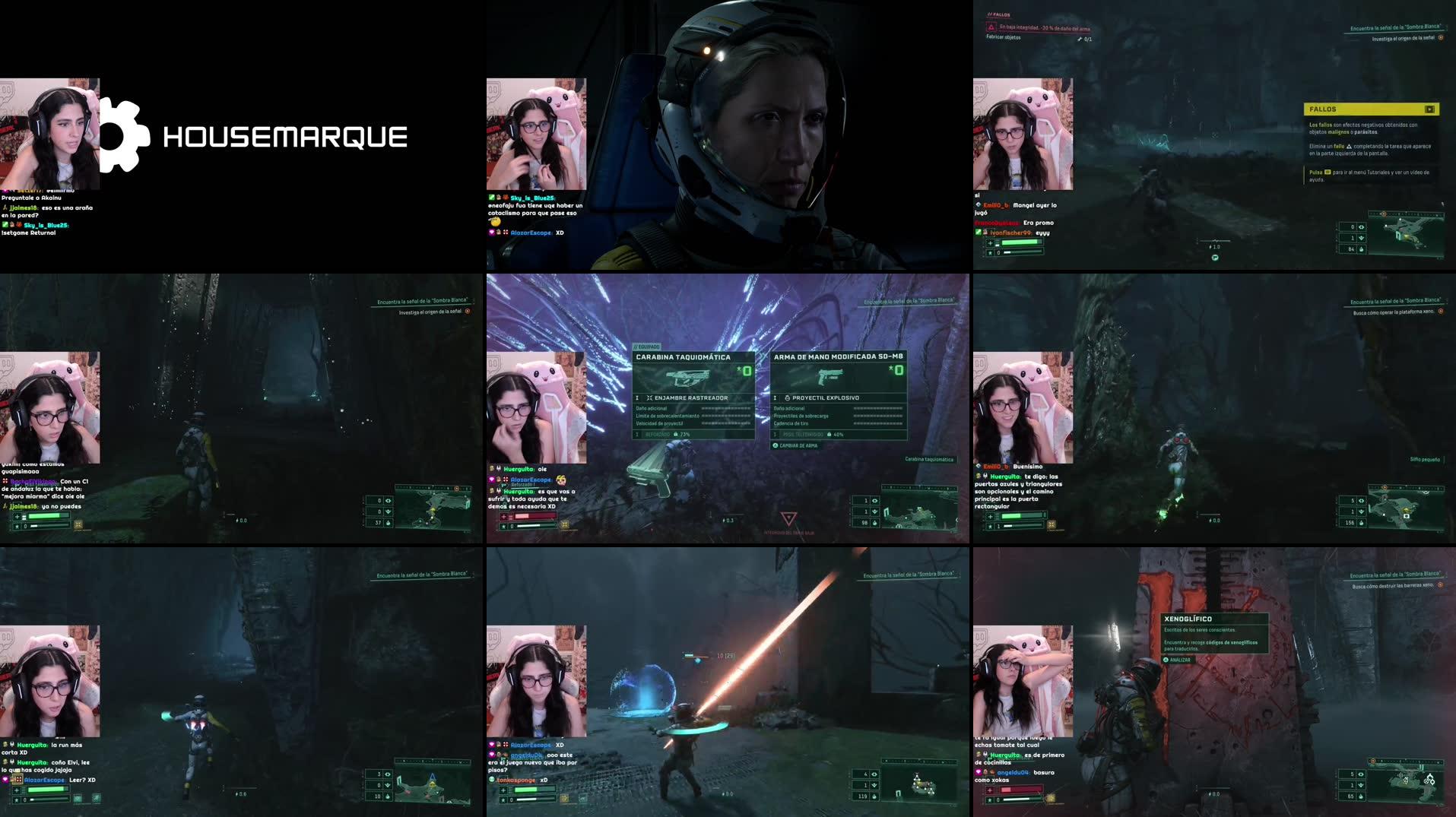This screenshot has width=1456, height=817.
Task: Open the Arma de Mano Modificada SD-M8 tab
Action: [839, 357]
